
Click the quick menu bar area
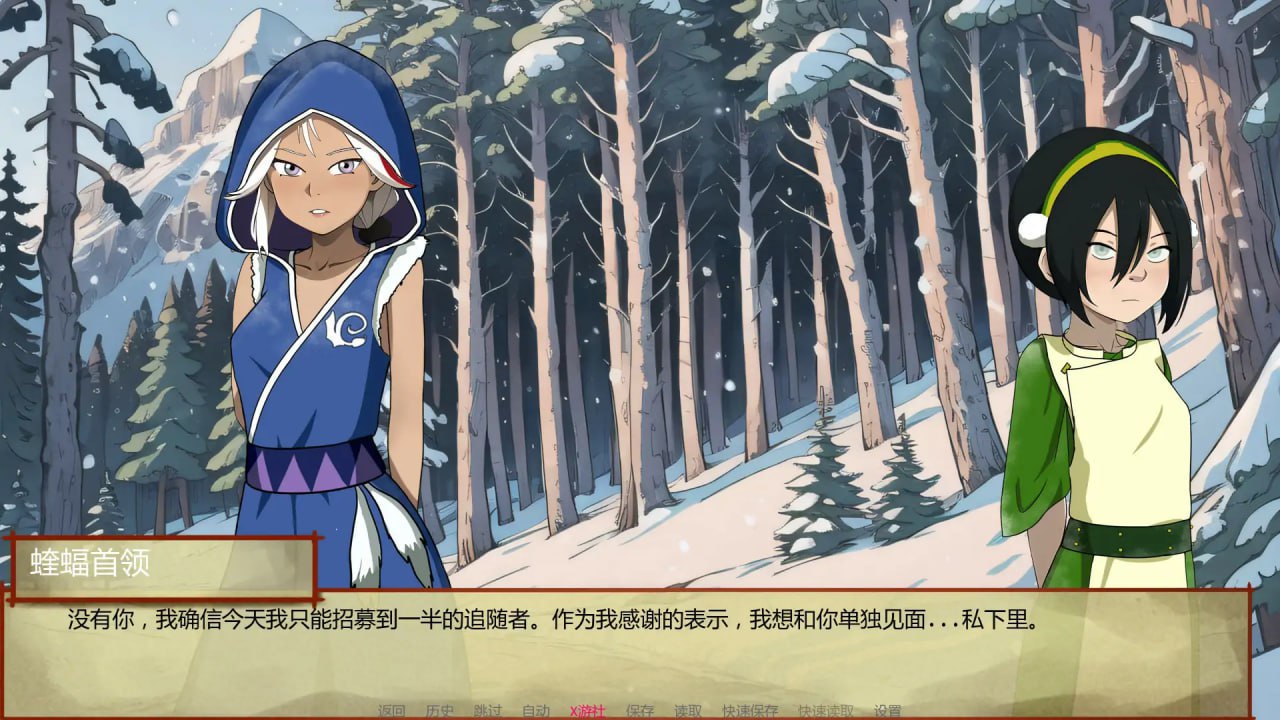(x=640, y=709)
